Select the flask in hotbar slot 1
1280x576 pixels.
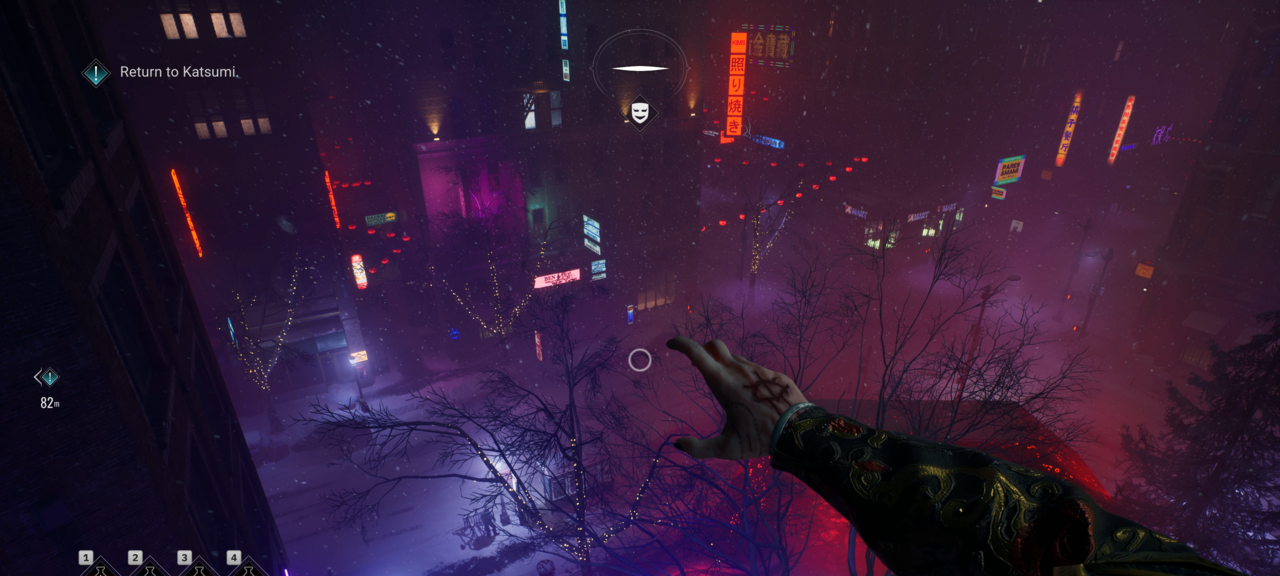tap(101, 568)
